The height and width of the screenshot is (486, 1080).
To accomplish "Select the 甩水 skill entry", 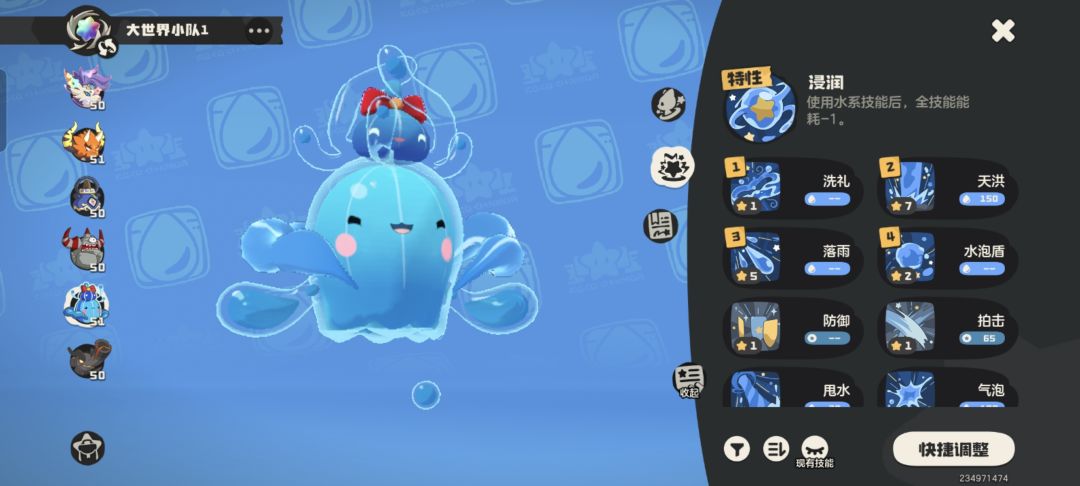I will click(x=791, y=389).
